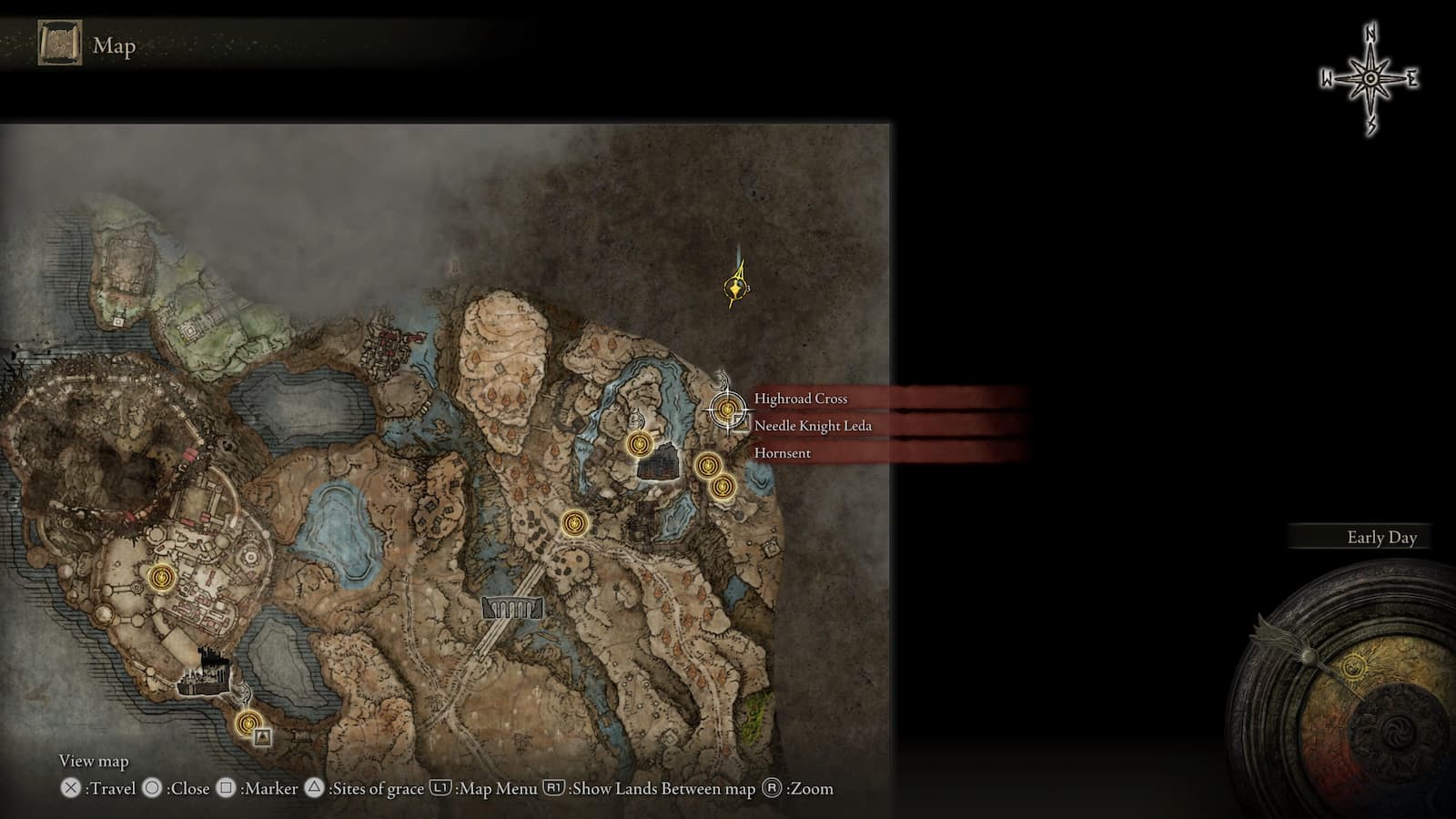Choose the Needle Knight Leda entry

813,426
